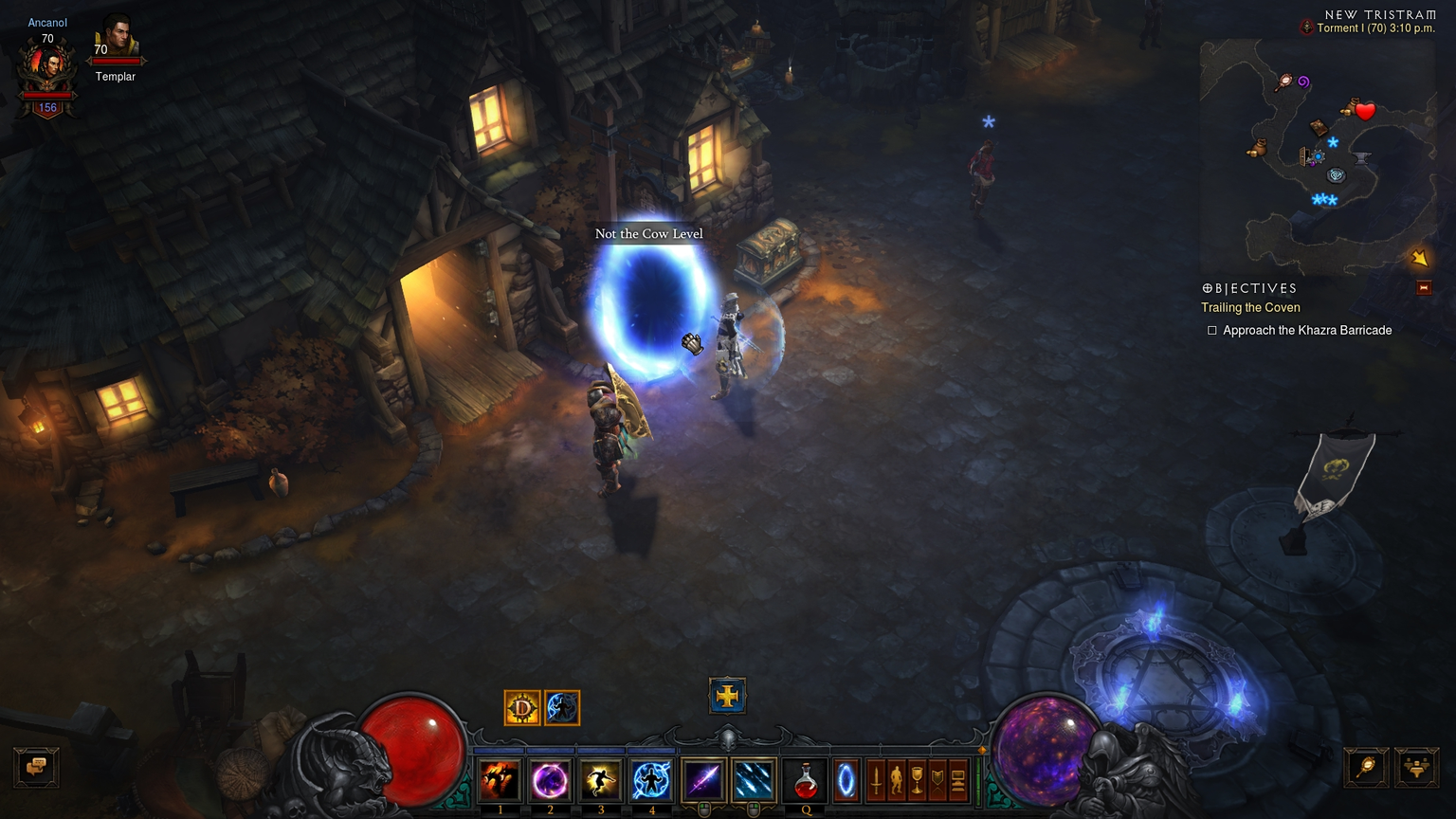Image resolution: width=1456 pixels, height=819 pixels.
Task: Open a town portal with the blue portal button
Action: [x=846, y=780]
